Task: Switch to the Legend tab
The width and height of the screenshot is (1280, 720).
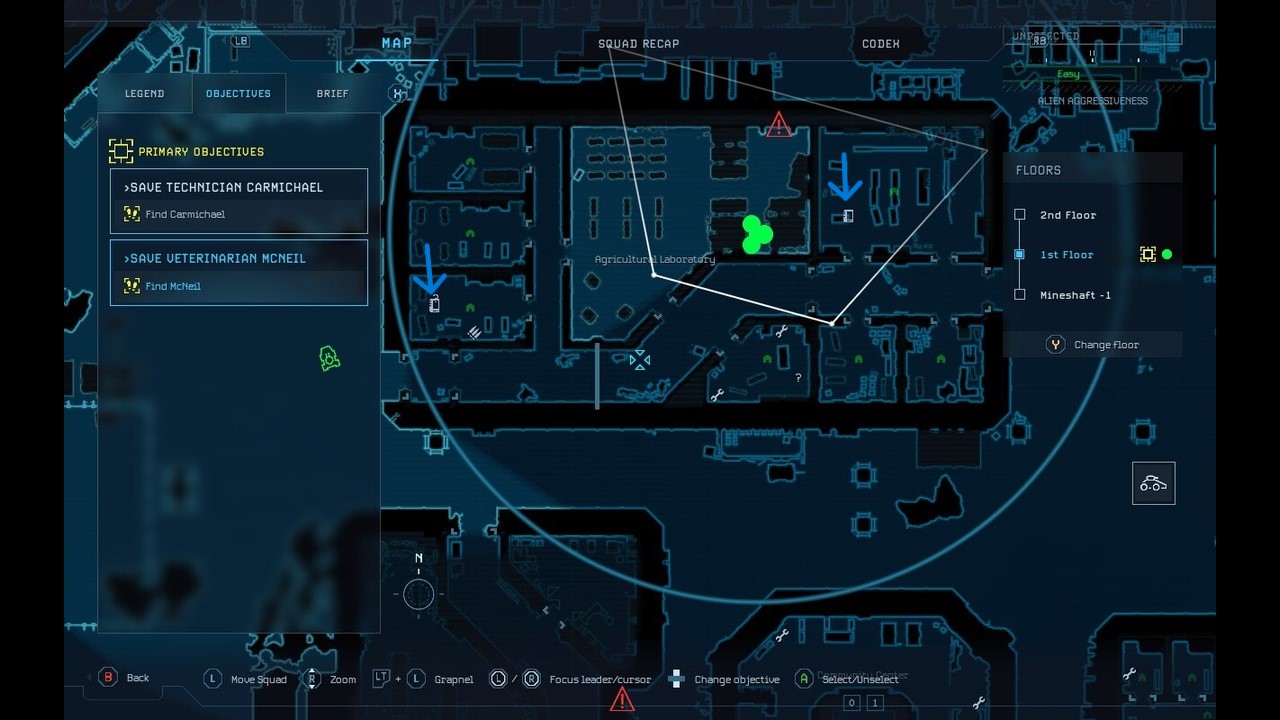Action: 144,93
